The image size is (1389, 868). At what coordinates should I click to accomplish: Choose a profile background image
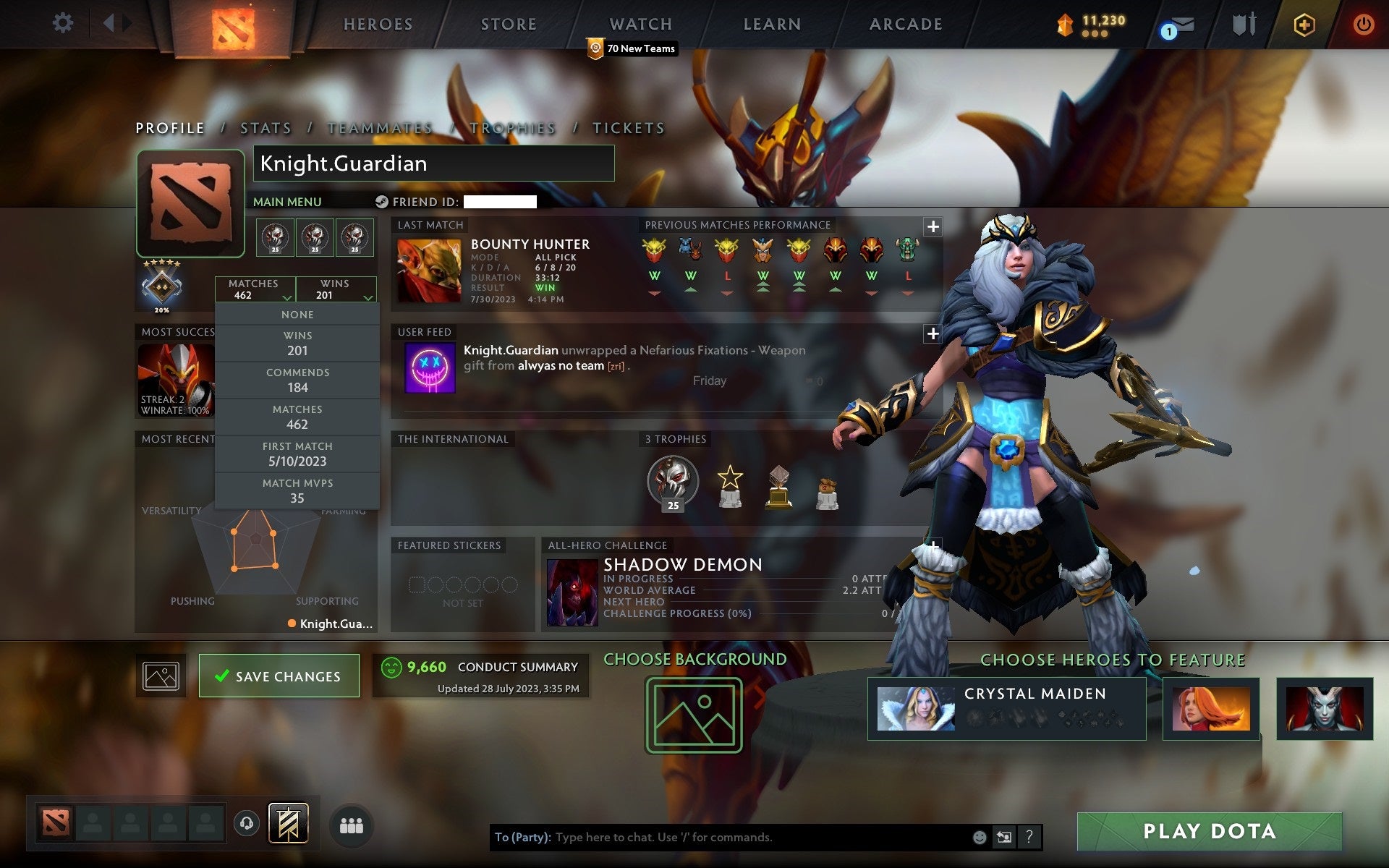[694, 715]
